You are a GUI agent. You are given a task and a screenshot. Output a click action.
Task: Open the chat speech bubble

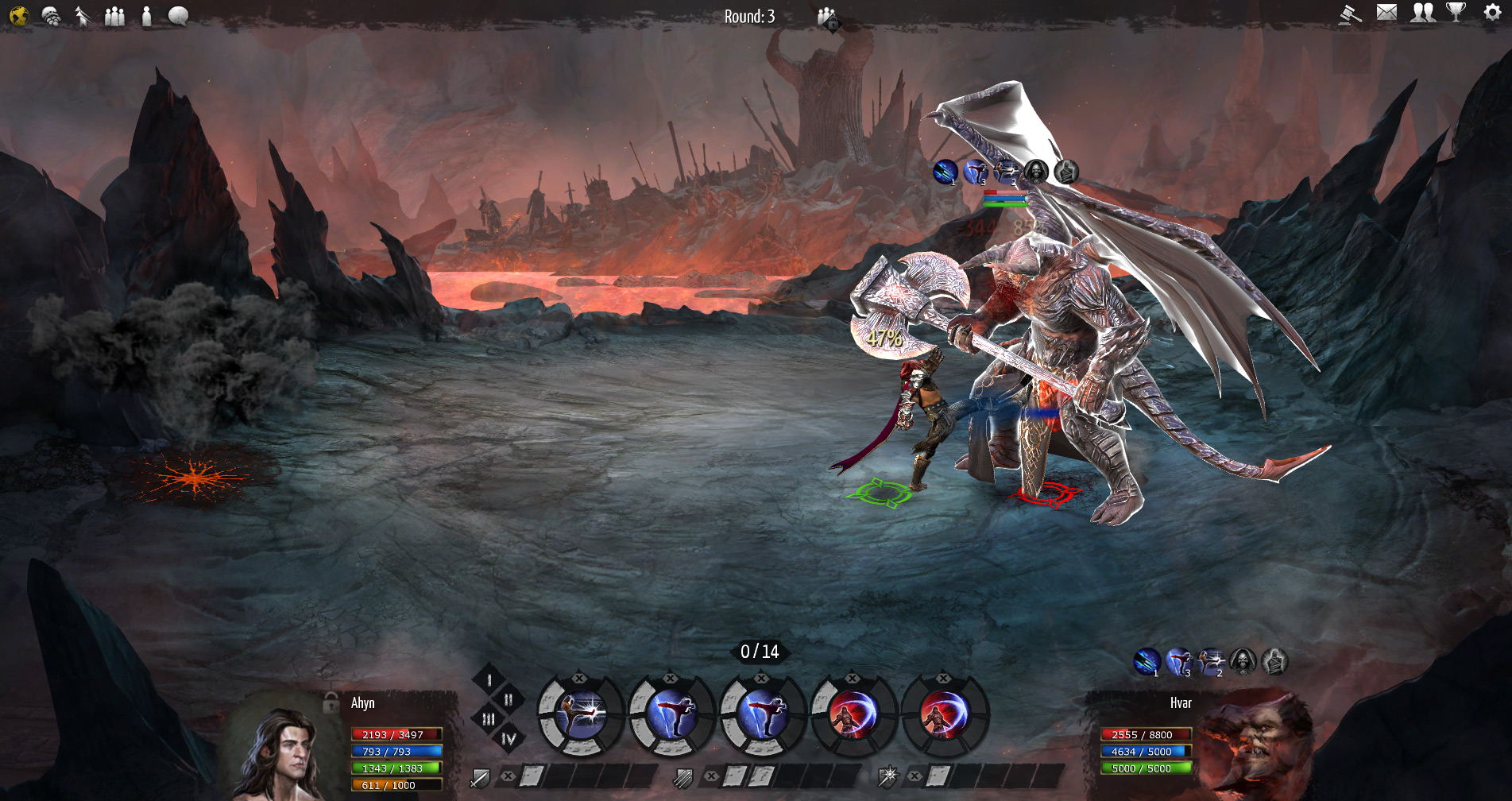179,16
